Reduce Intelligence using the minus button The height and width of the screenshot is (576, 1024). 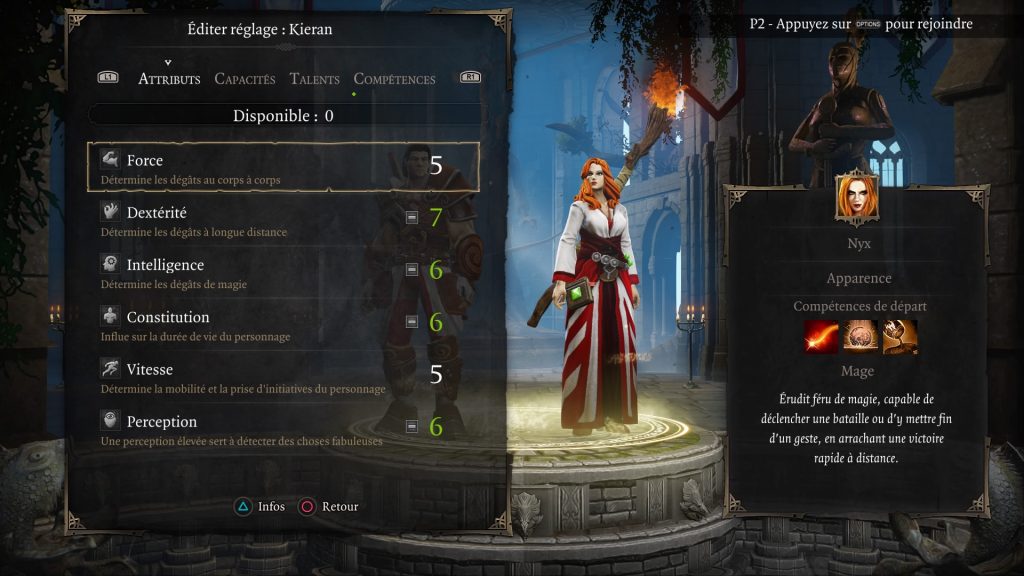[x=412, y=269]
